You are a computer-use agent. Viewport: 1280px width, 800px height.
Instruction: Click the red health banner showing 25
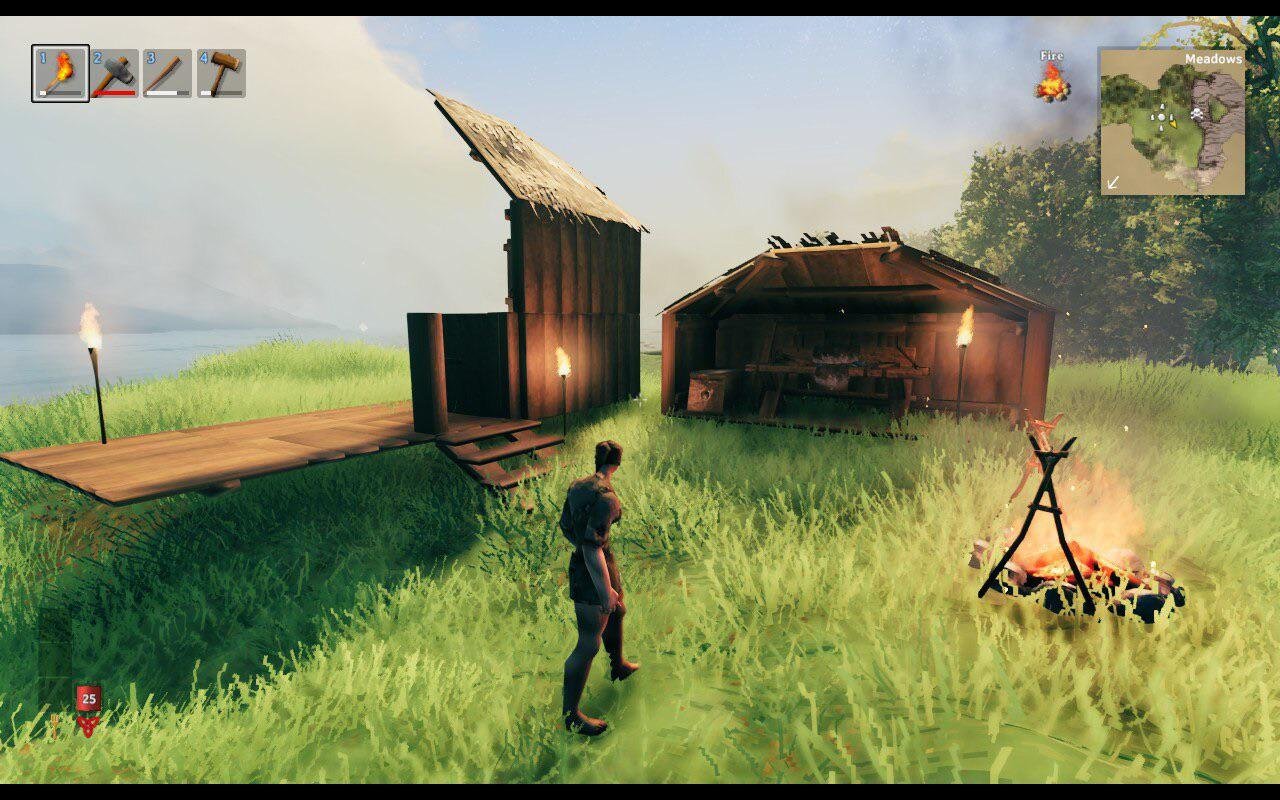pyautogui.click(x=89, y=698)
